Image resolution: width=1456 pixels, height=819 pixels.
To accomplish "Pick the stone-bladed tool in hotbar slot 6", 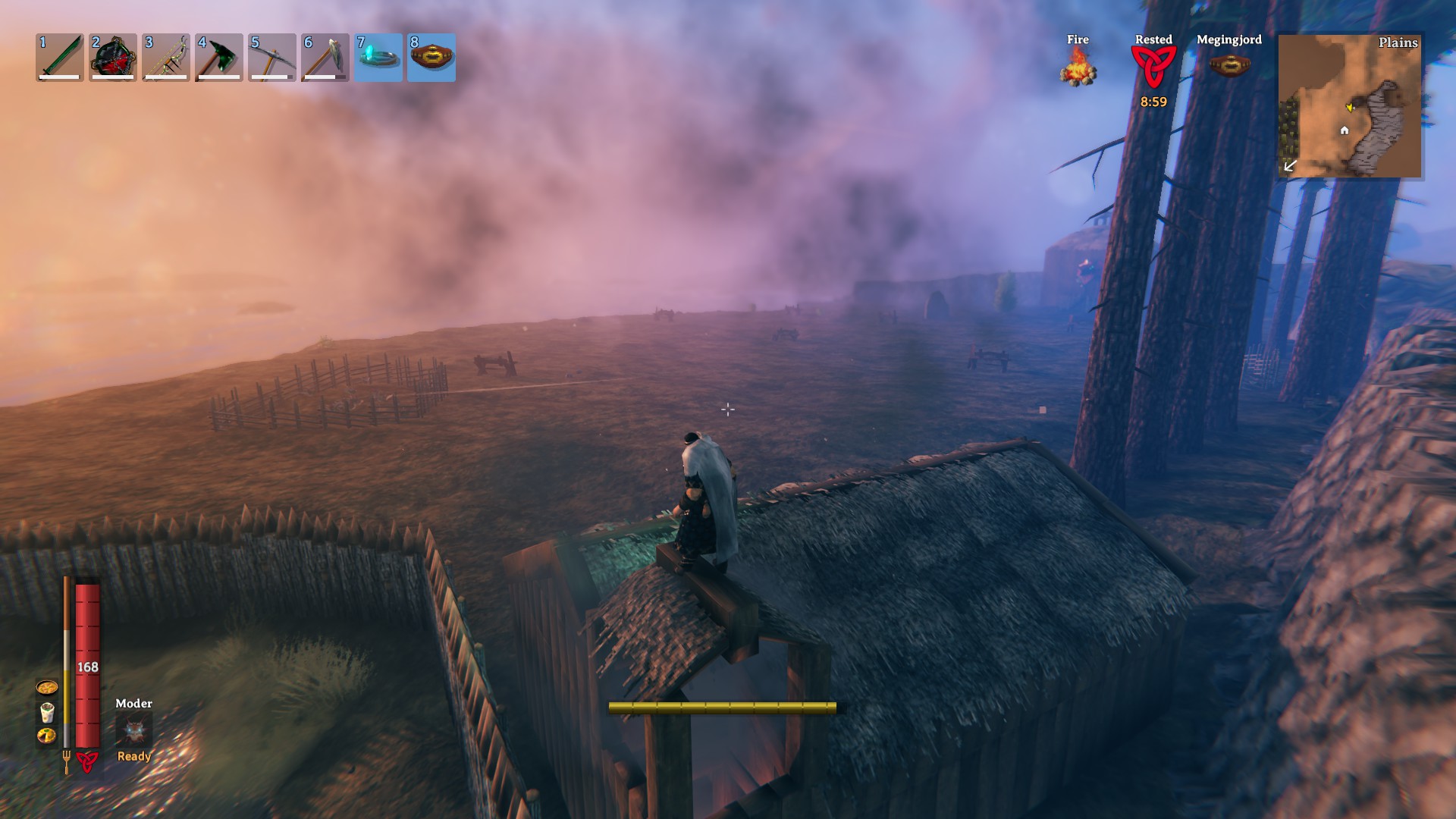I will coord(325,57).
